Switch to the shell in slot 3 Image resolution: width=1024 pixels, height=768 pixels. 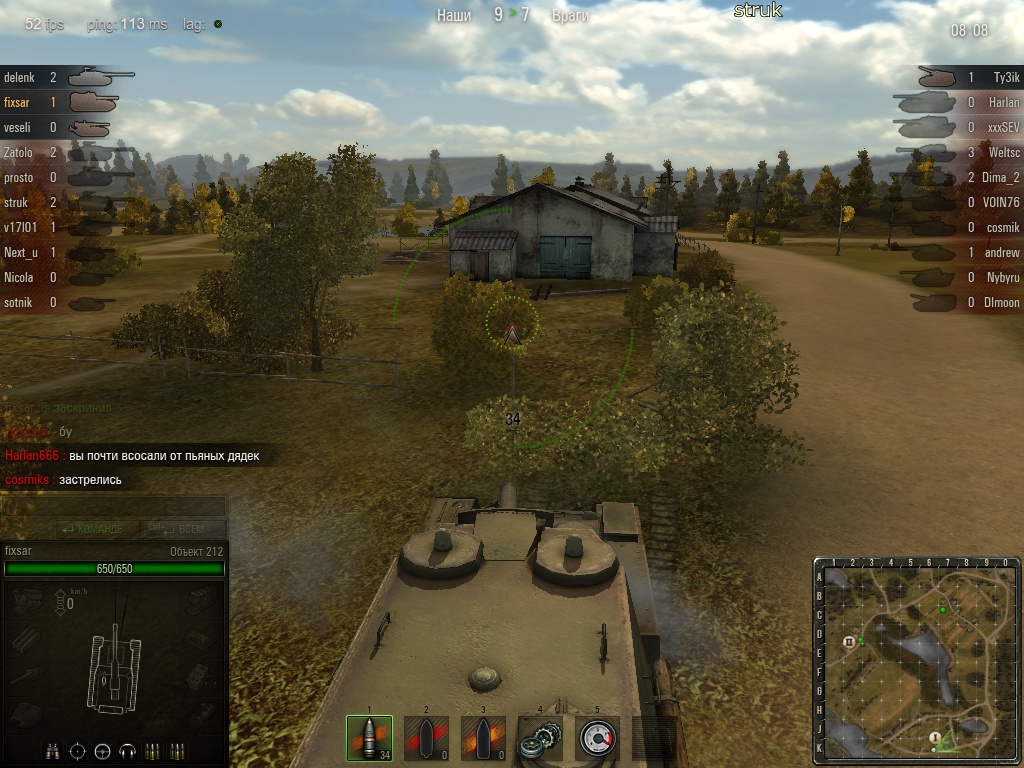pyautogui.click(x=483, y=738)
